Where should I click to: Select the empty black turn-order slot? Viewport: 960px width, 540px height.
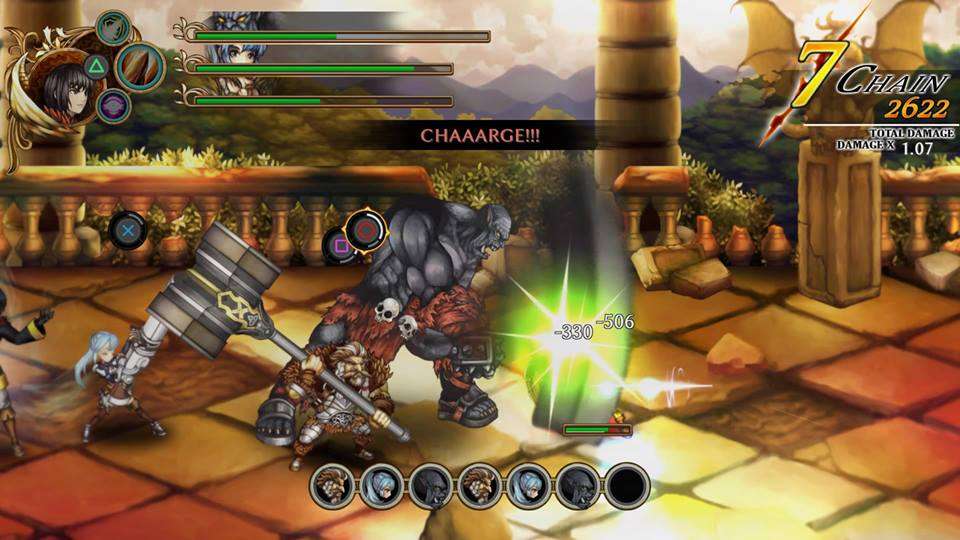pos(627,486)
